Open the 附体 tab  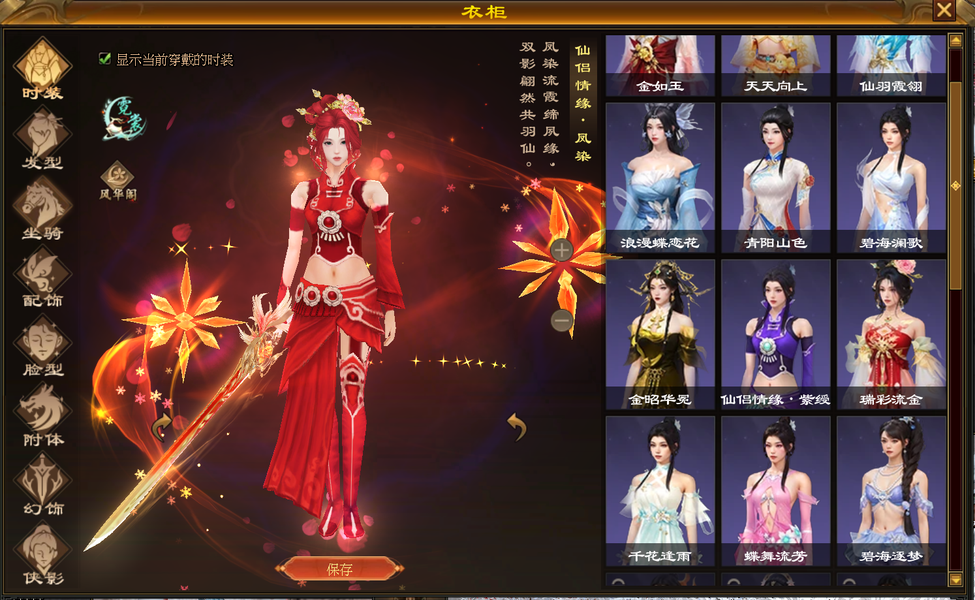click(42, 416)
